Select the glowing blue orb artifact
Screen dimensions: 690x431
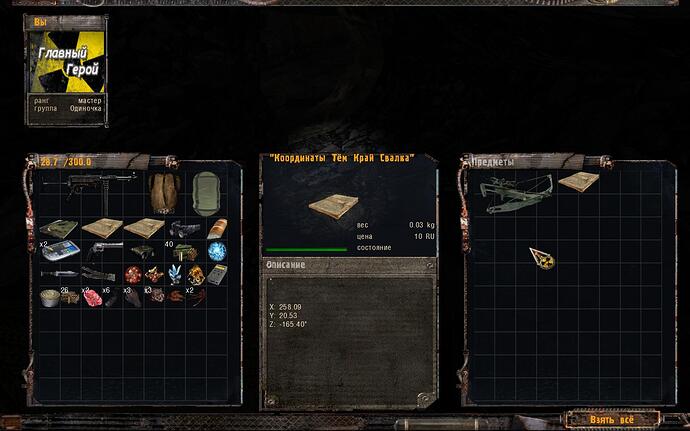click(x=216, y=250)
